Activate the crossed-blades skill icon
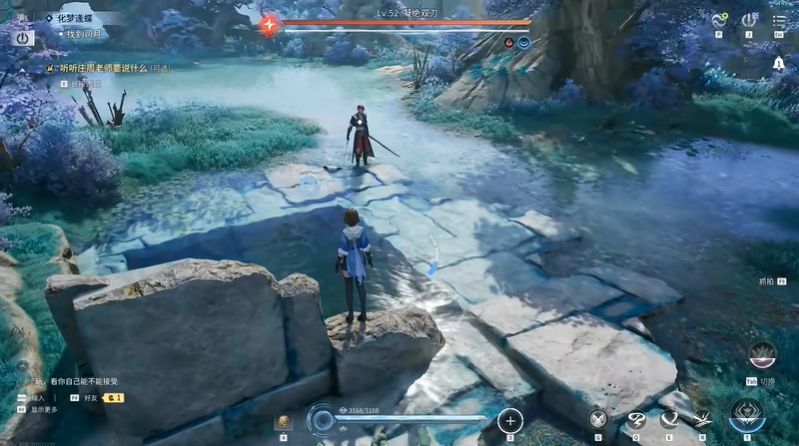This screenshot has height=446, width=799. (598, 420)
